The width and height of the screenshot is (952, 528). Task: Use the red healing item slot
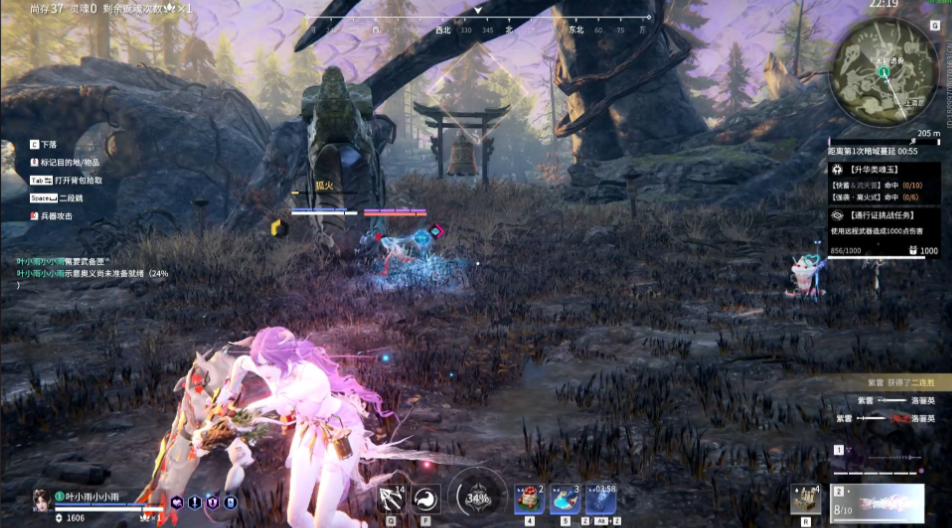click(x=529, y=498)
